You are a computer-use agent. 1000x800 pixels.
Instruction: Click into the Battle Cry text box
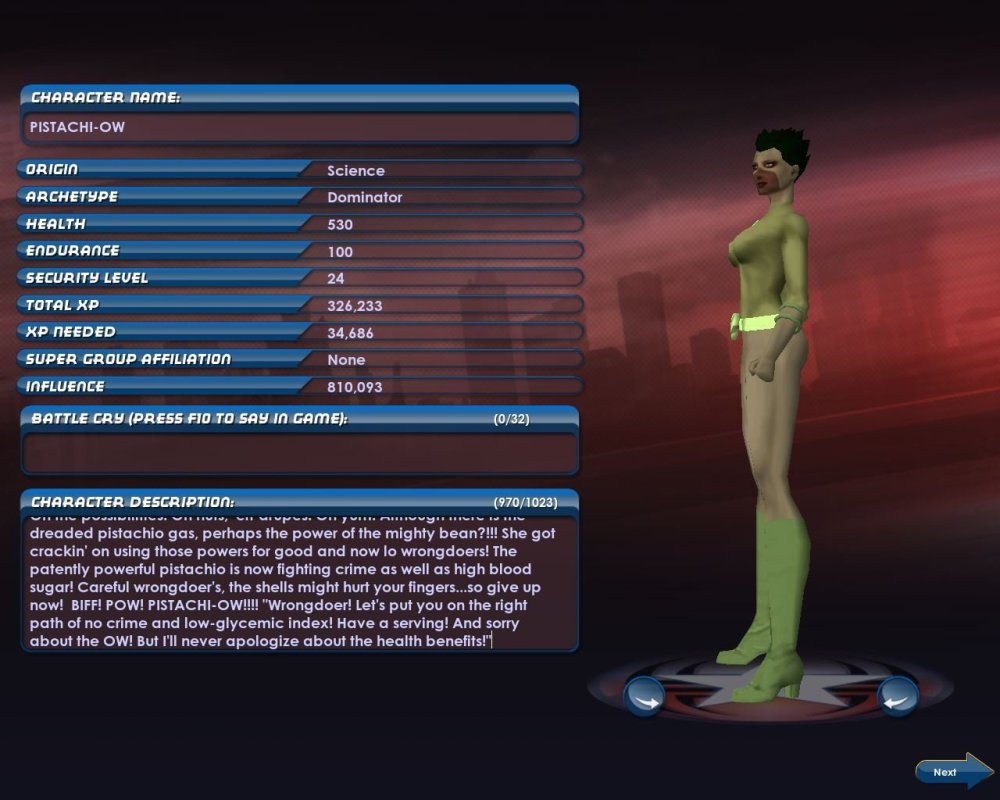click(299, 452)
